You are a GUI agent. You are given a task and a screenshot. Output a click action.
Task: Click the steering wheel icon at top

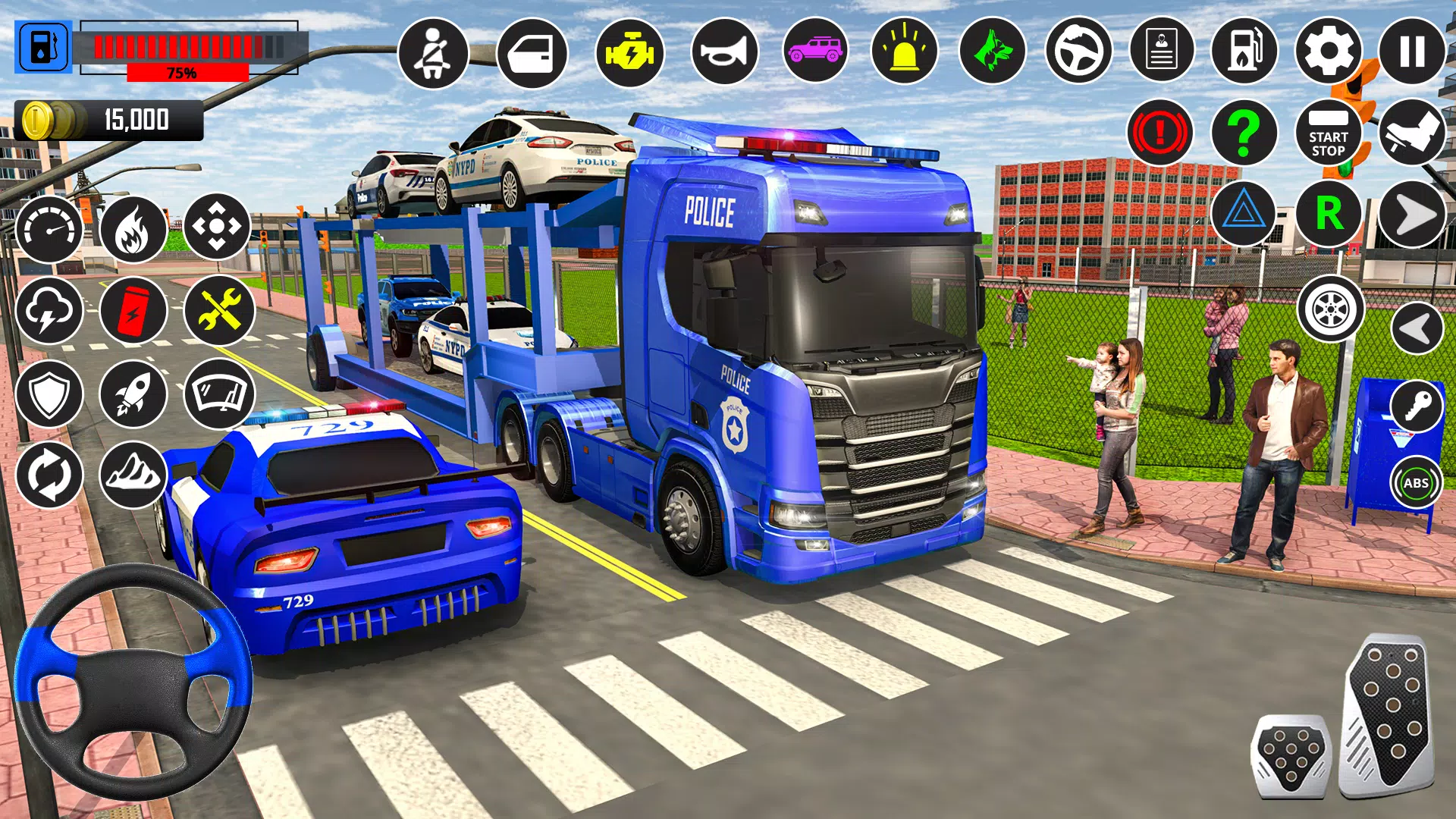pos(1078,52)
